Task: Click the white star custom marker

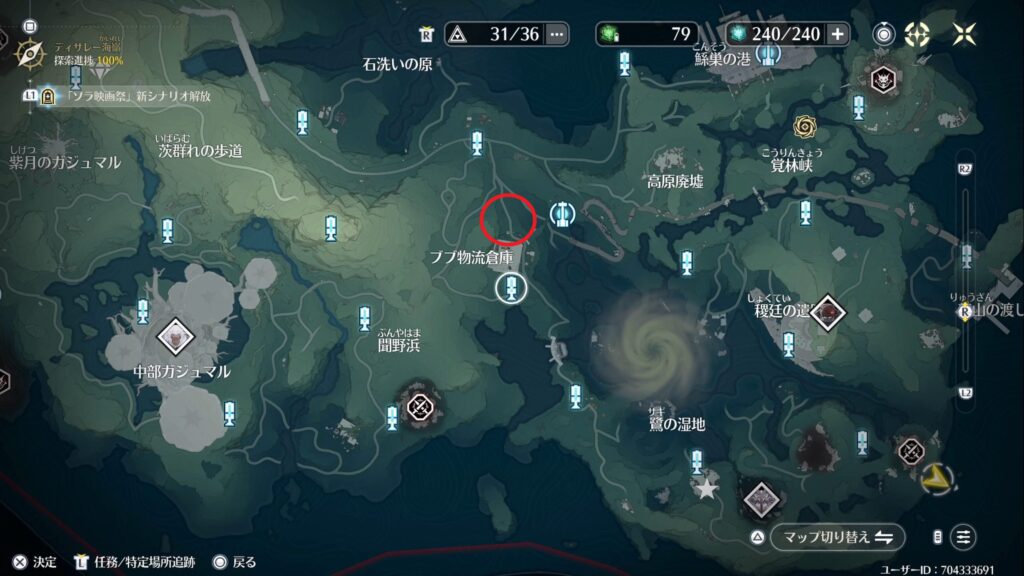Action: 707,490
